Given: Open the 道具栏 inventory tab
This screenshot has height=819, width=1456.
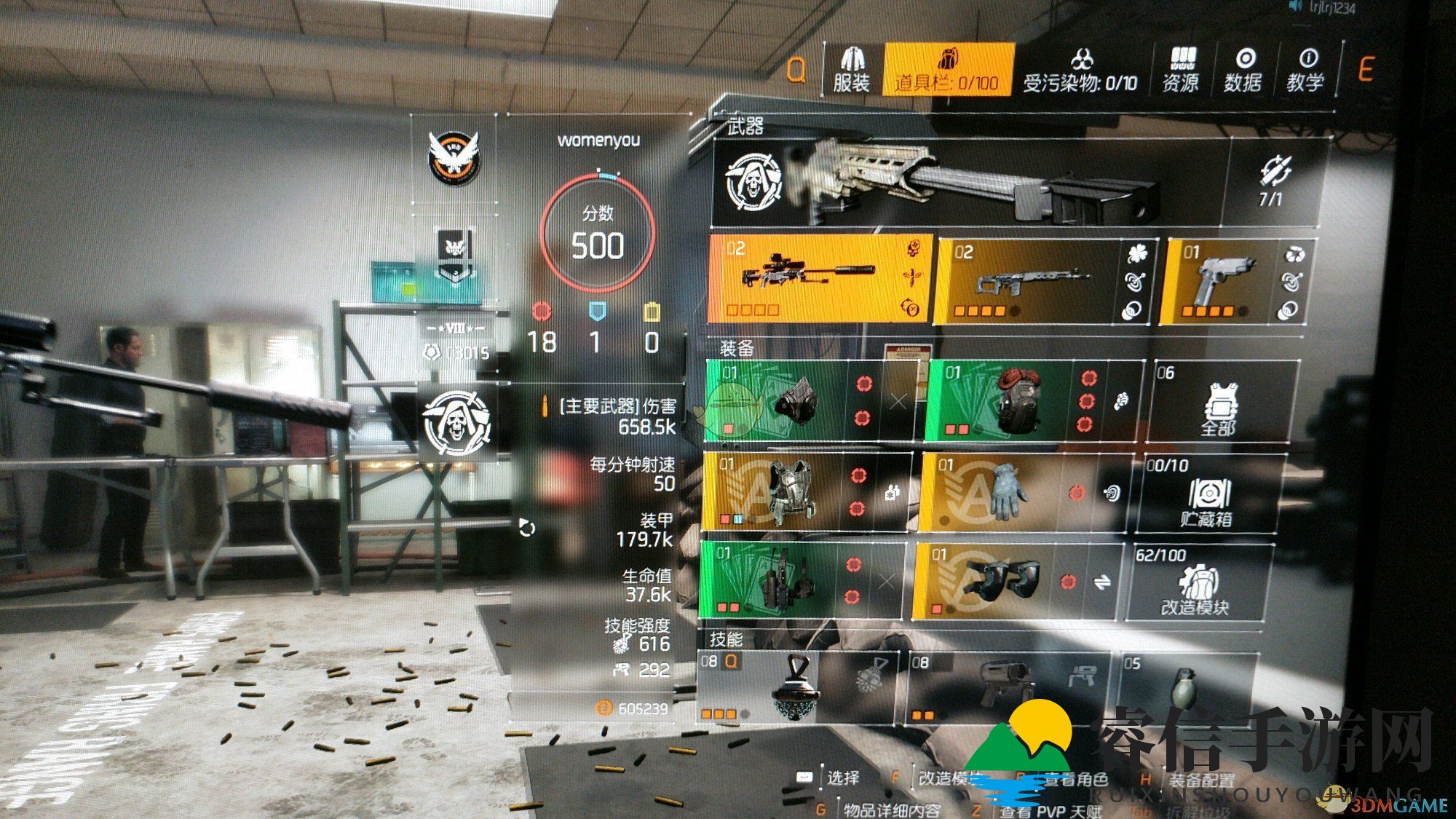Looking at the screenshot, I should (948, 69).
